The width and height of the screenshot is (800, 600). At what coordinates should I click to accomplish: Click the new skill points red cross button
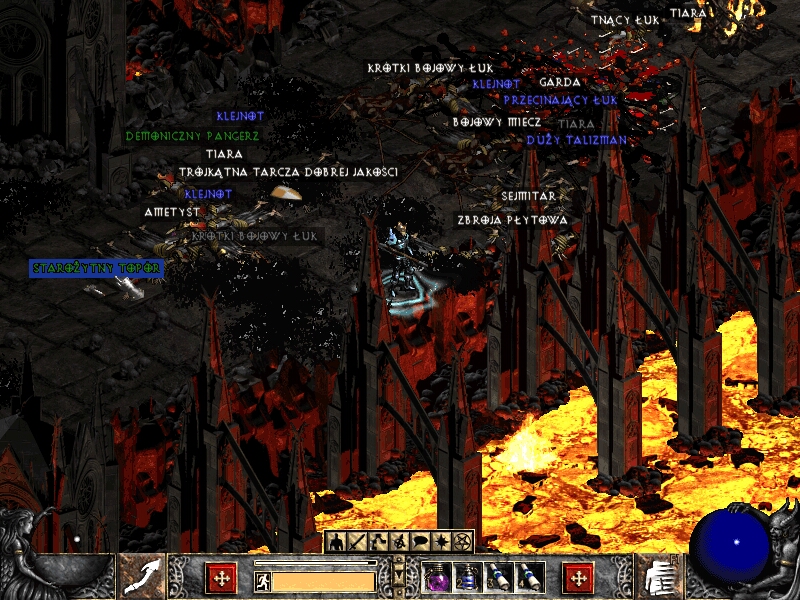coord(578,577)
